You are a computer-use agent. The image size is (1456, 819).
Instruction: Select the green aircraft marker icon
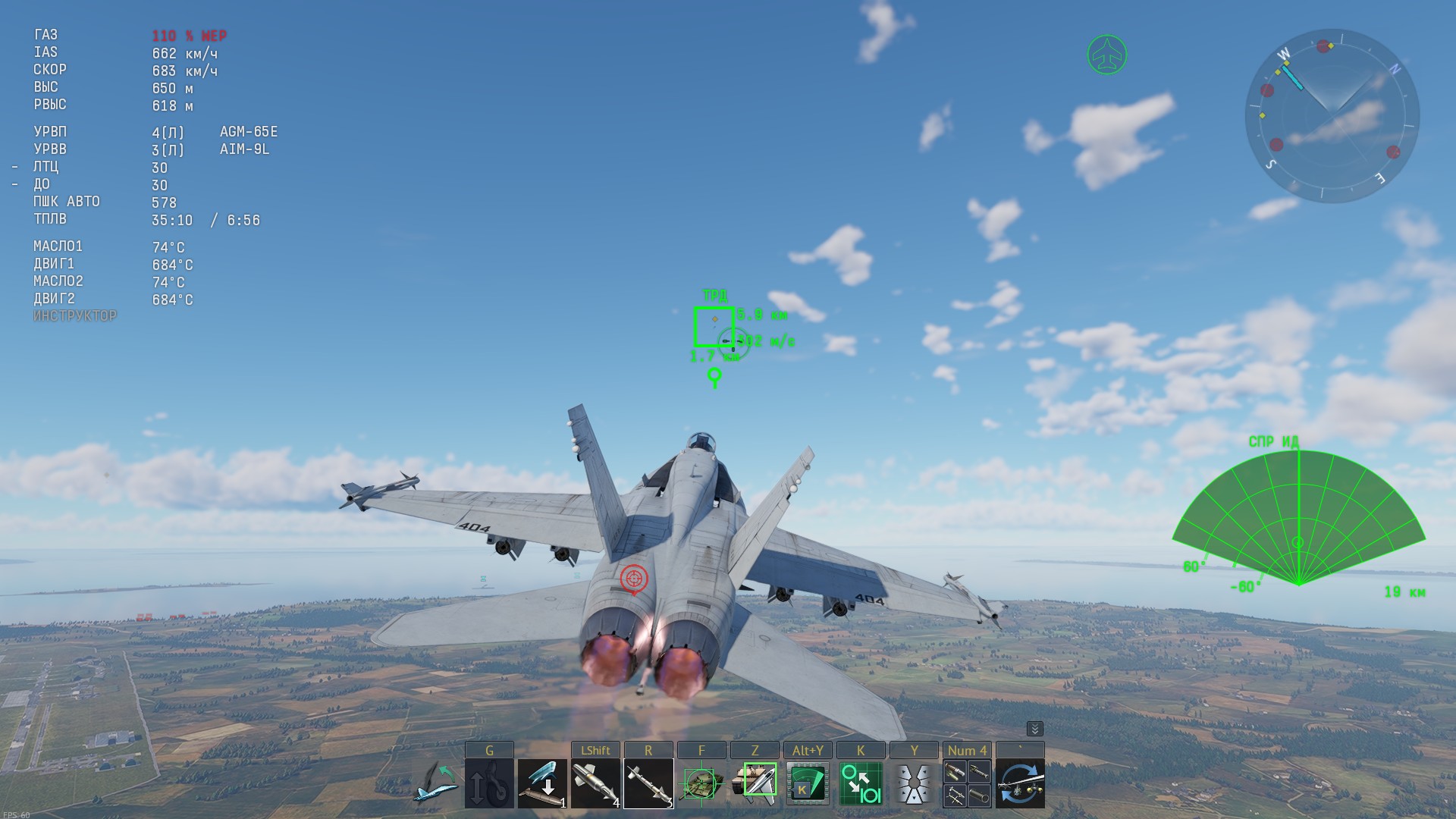click(1107, 55)
